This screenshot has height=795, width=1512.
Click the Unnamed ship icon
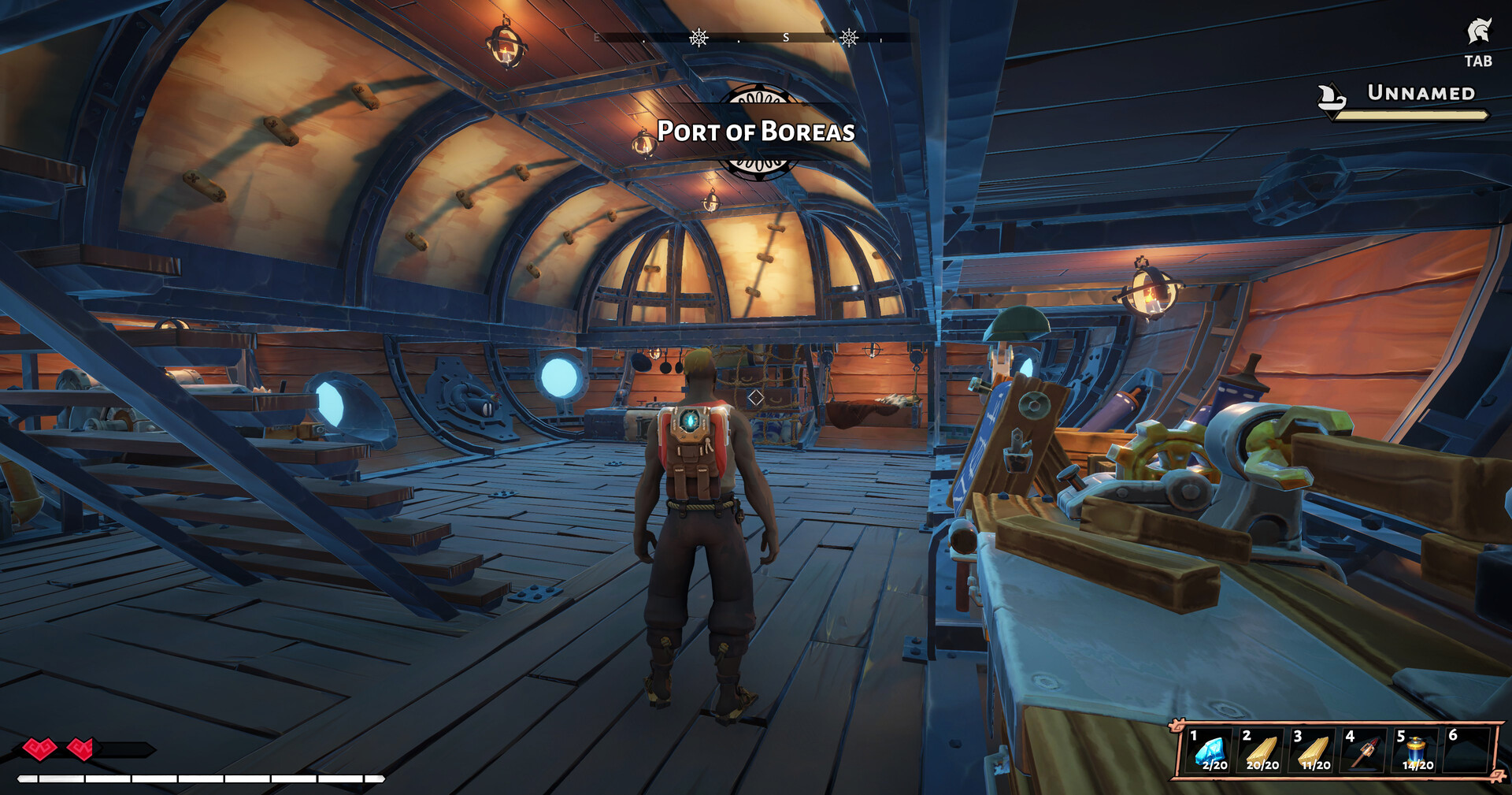(x=1332, y=97)
